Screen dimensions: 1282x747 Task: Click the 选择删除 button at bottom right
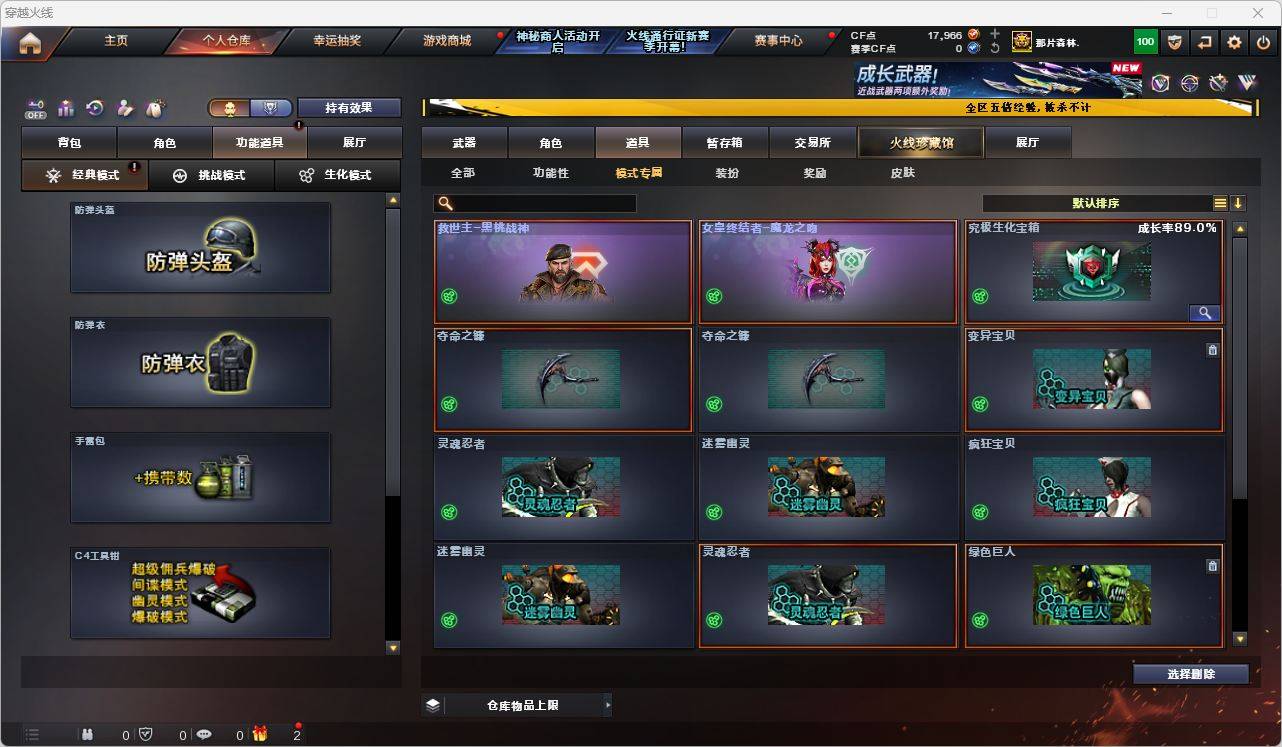[1190, 674]
